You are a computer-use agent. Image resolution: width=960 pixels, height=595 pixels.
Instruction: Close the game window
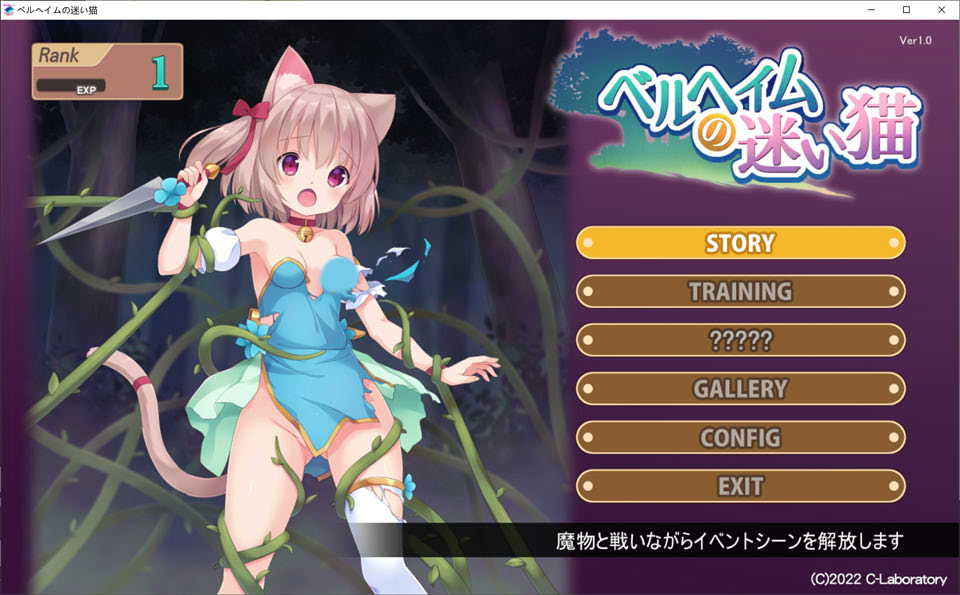(x=939, y=10)
